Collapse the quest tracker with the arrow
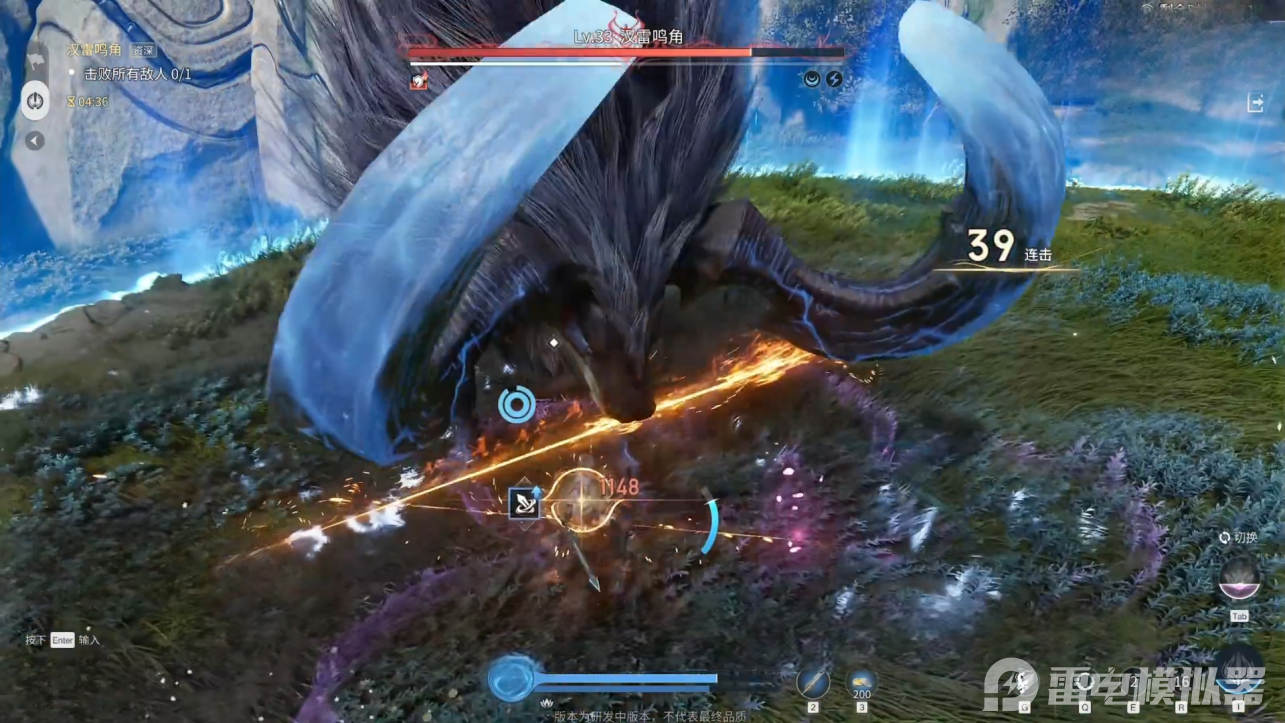The height and width of the screenshot is (723, 1285). 35,141
